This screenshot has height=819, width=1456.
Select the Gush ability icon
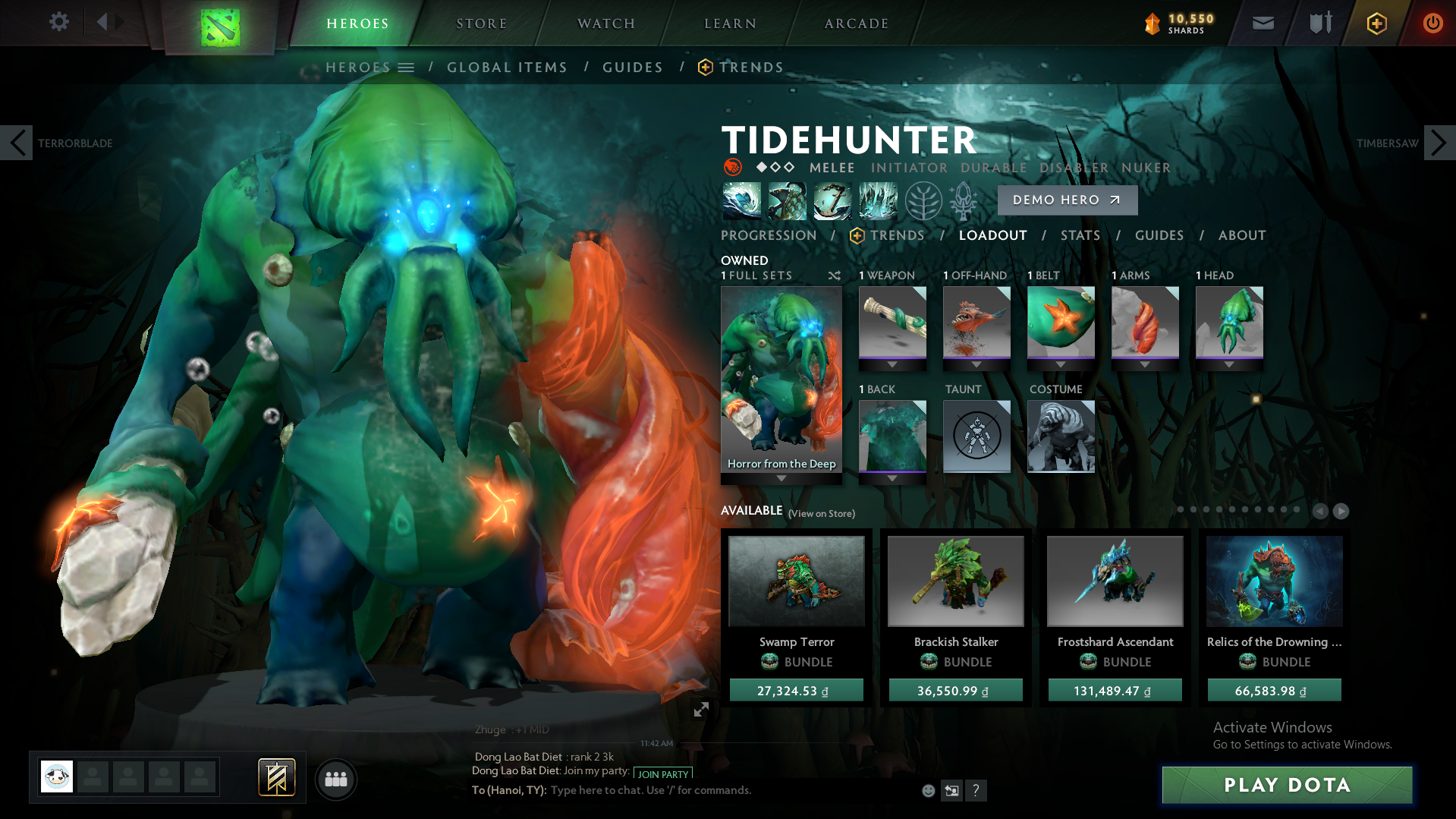[741, 200]
